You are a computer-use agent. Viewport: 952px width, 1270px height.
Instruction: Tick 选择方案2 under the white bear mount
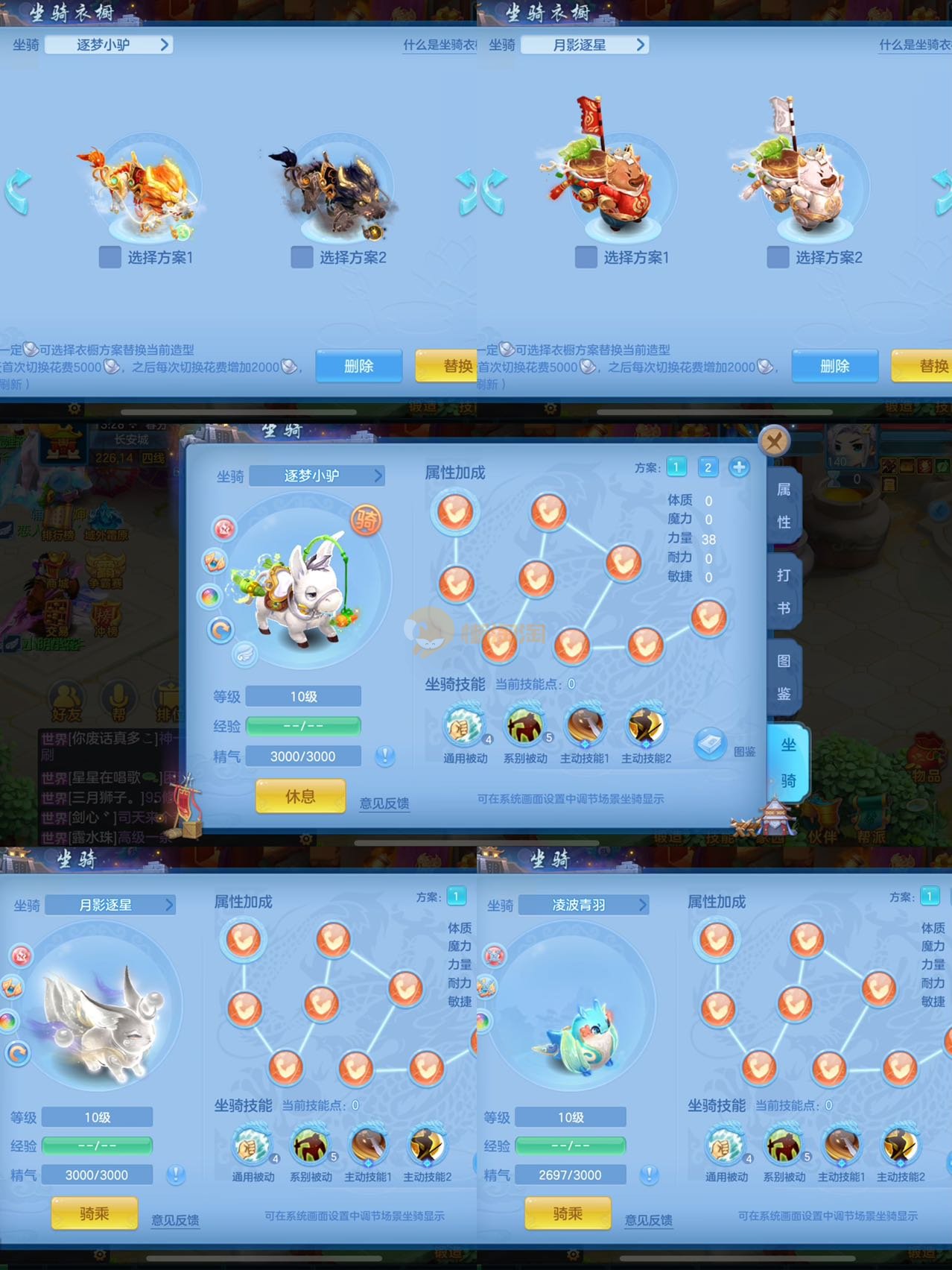pyautogui.click(x=778, y=257)
